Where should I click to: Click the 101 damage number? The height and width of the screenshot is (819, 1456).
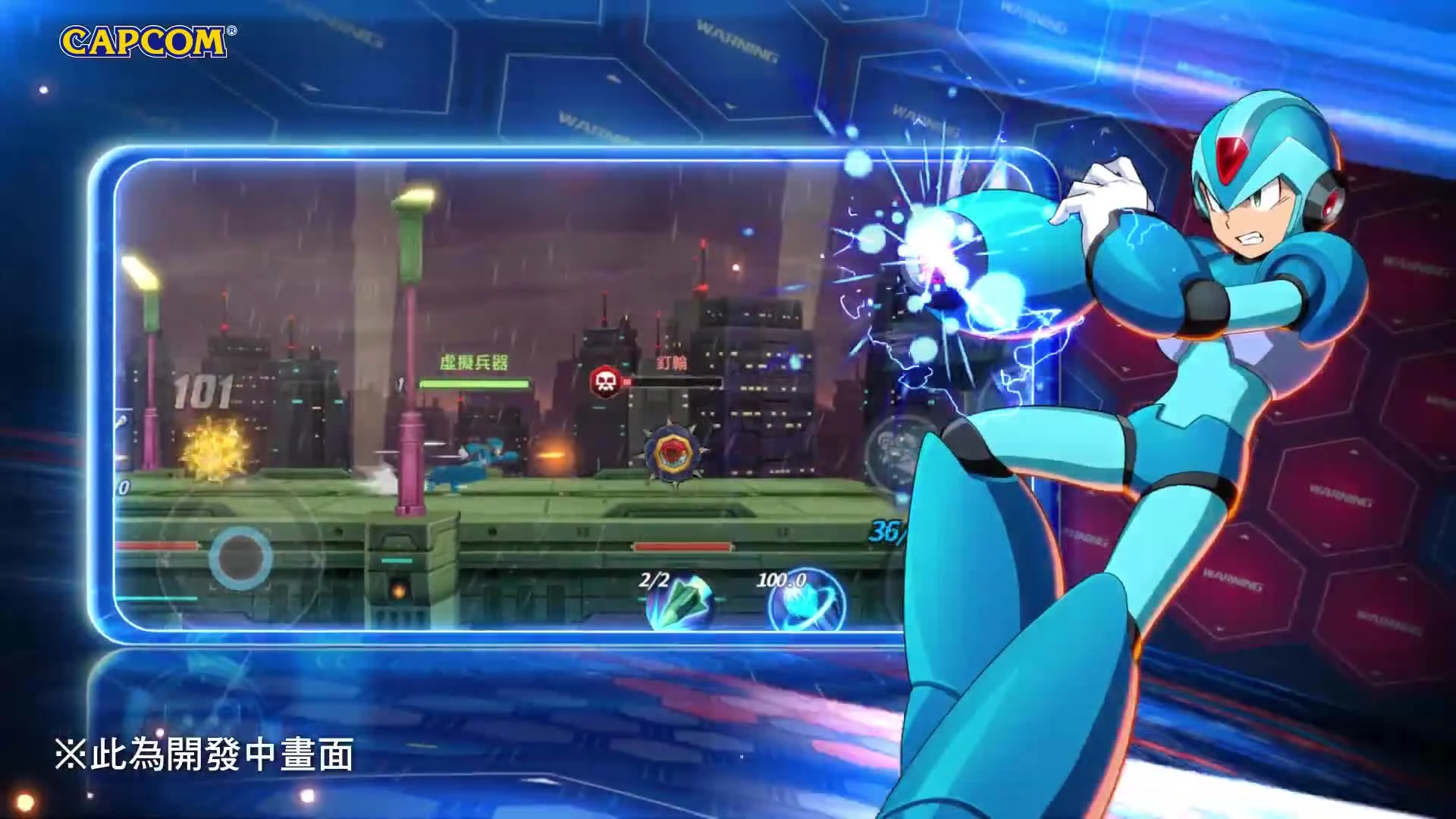(205, 389)
